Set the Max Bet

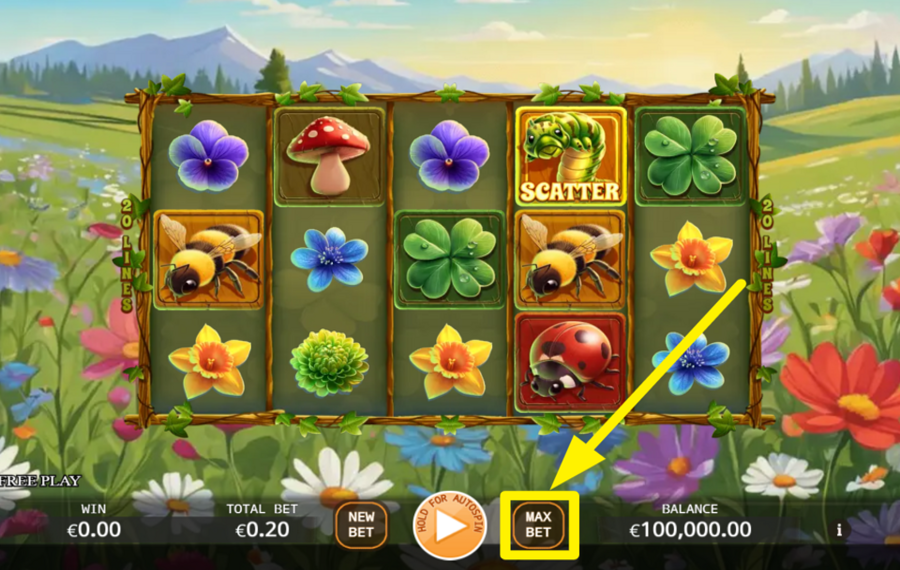click(x=538, y=524)
